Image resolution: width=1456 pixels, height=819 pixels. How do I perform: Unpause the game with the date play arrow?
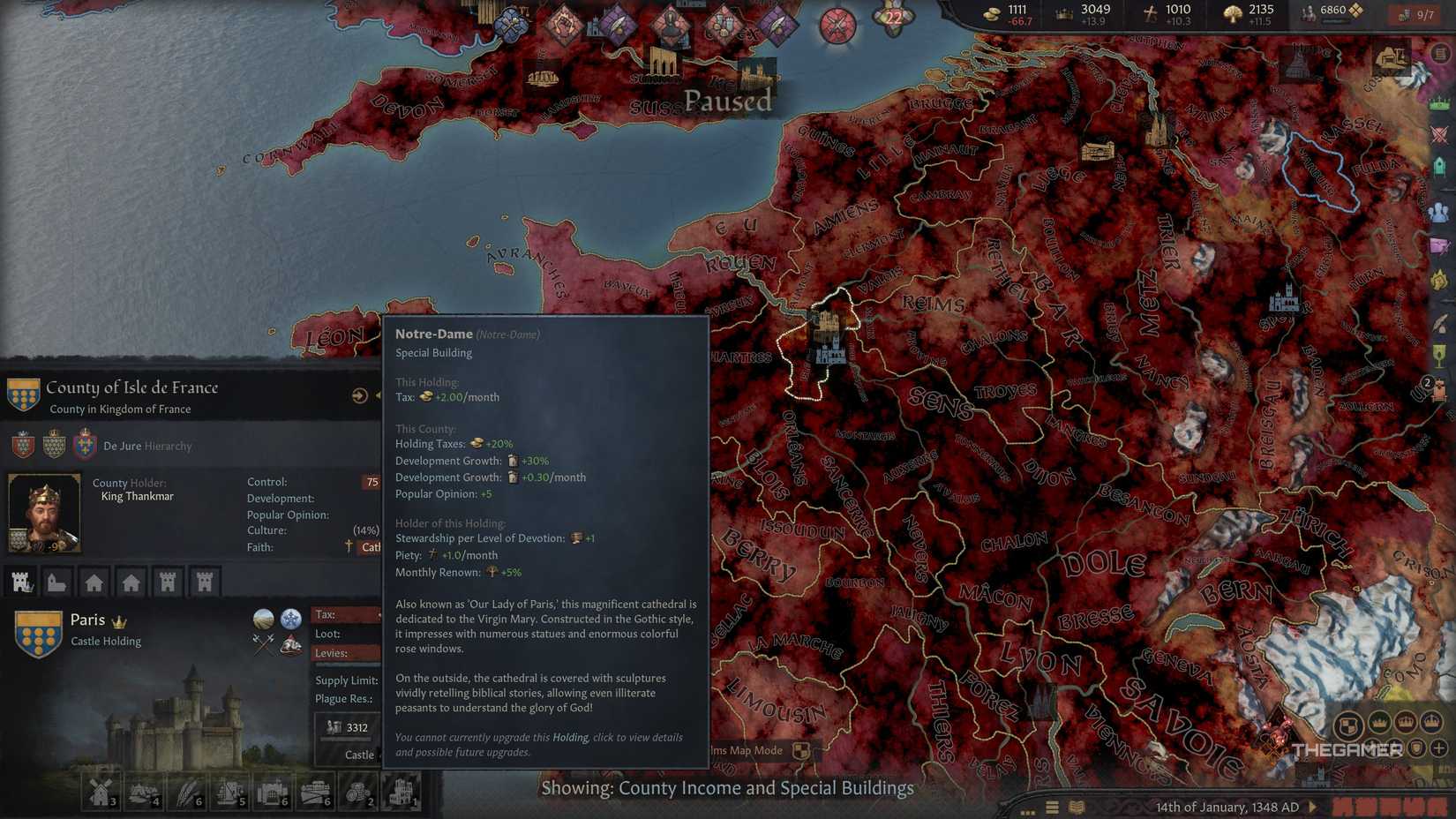1313,807
